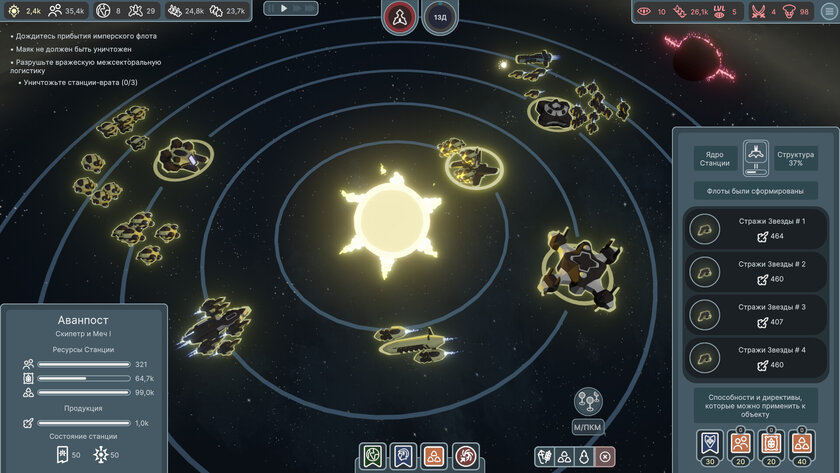
Task: Open the Ядро Станции section
Action: (715, 159)
